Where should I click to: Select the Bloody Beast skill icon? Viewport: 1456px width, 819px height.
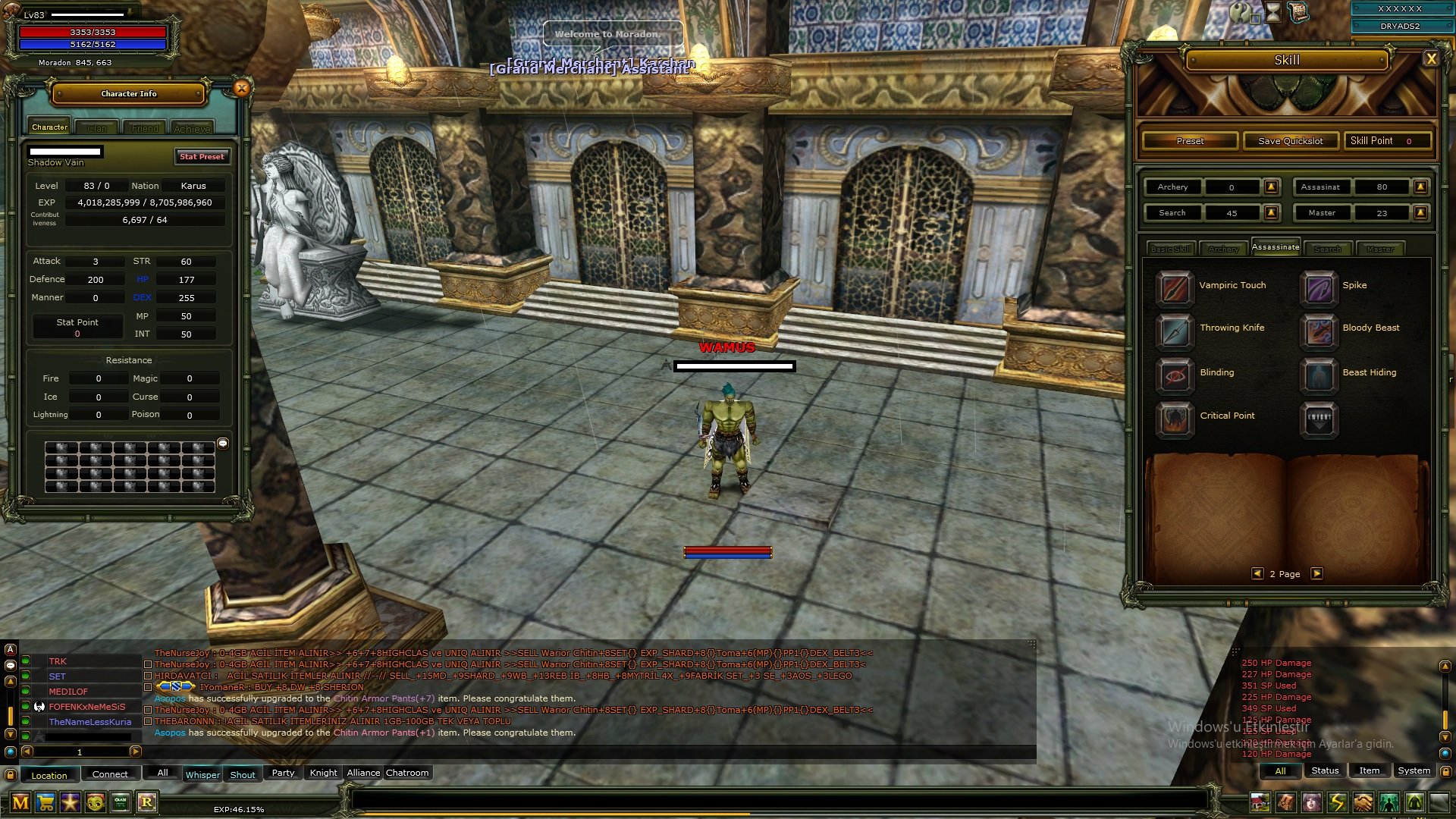(1319, 332)
